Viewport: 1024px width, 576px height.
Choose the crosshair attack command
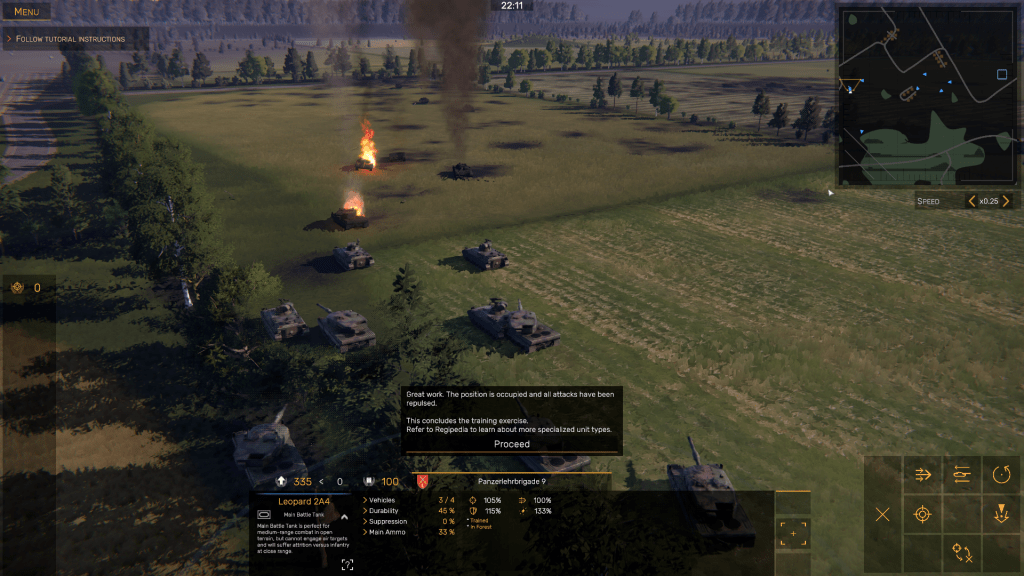click(x=923, y=514)
